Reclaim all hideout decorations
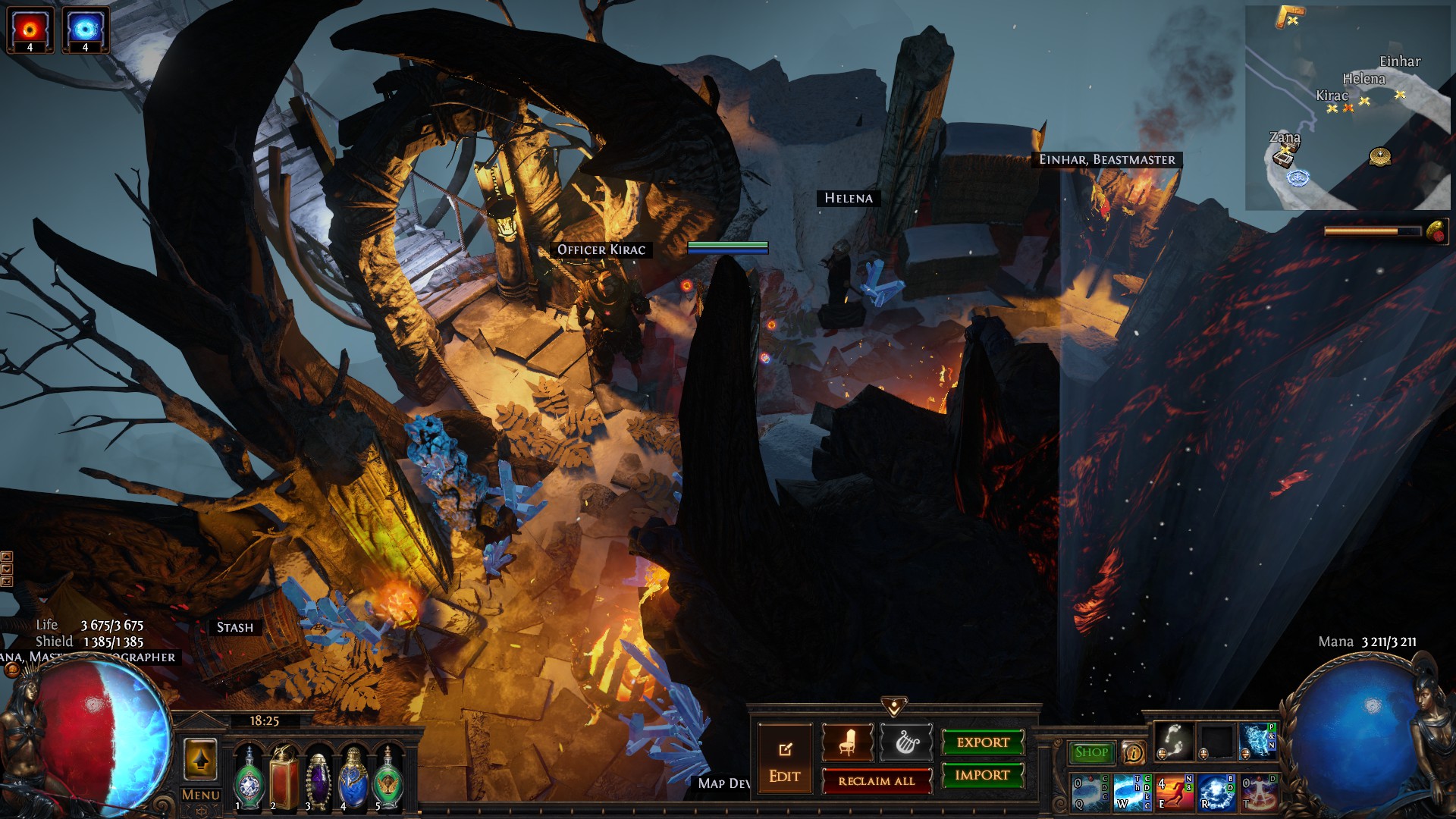This screenshot has width=1456, height=819. (x=877, y=781)
